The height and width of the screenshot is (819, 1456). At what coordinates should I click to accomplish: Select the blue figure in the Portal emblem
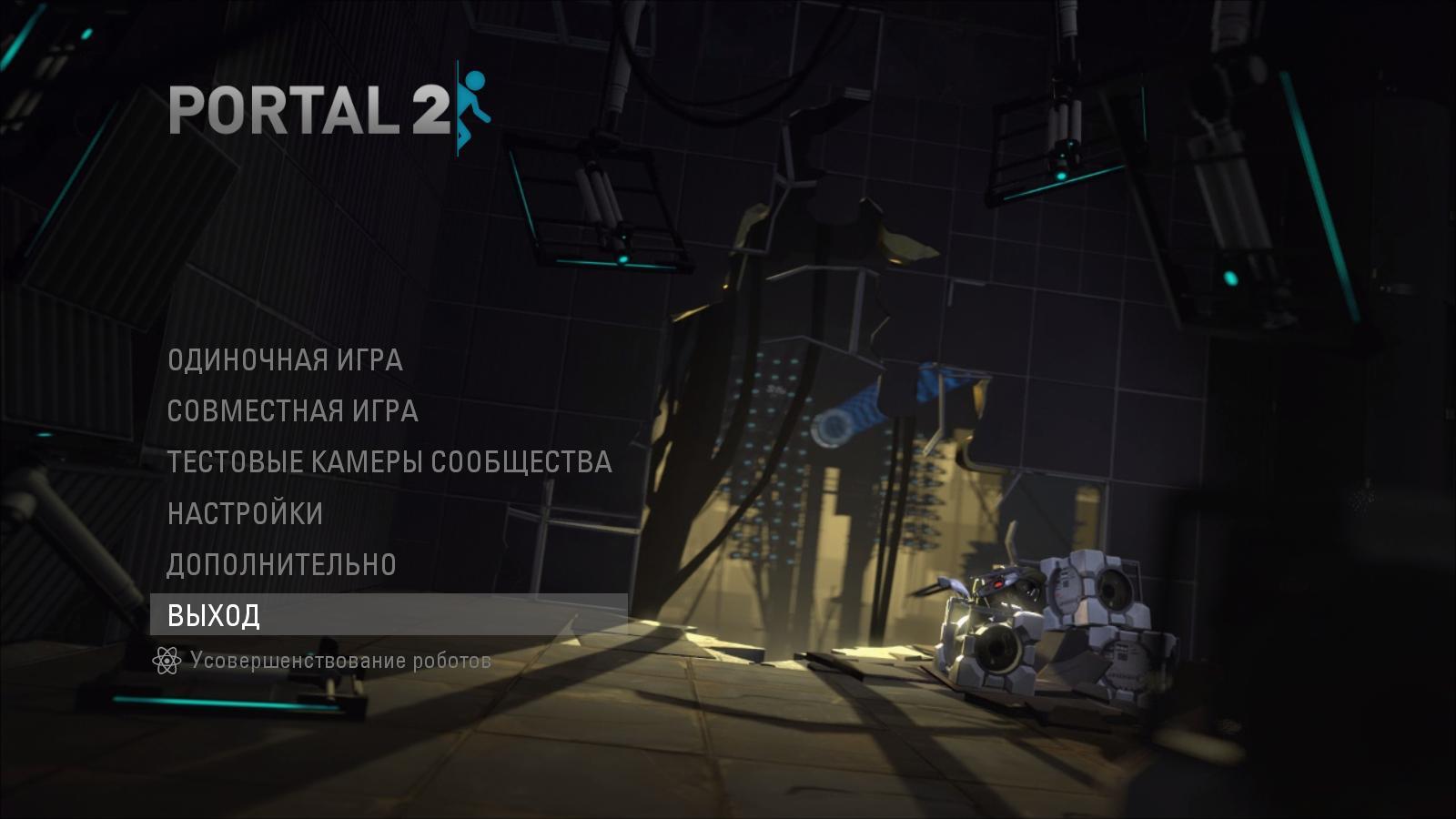(474, 103)
